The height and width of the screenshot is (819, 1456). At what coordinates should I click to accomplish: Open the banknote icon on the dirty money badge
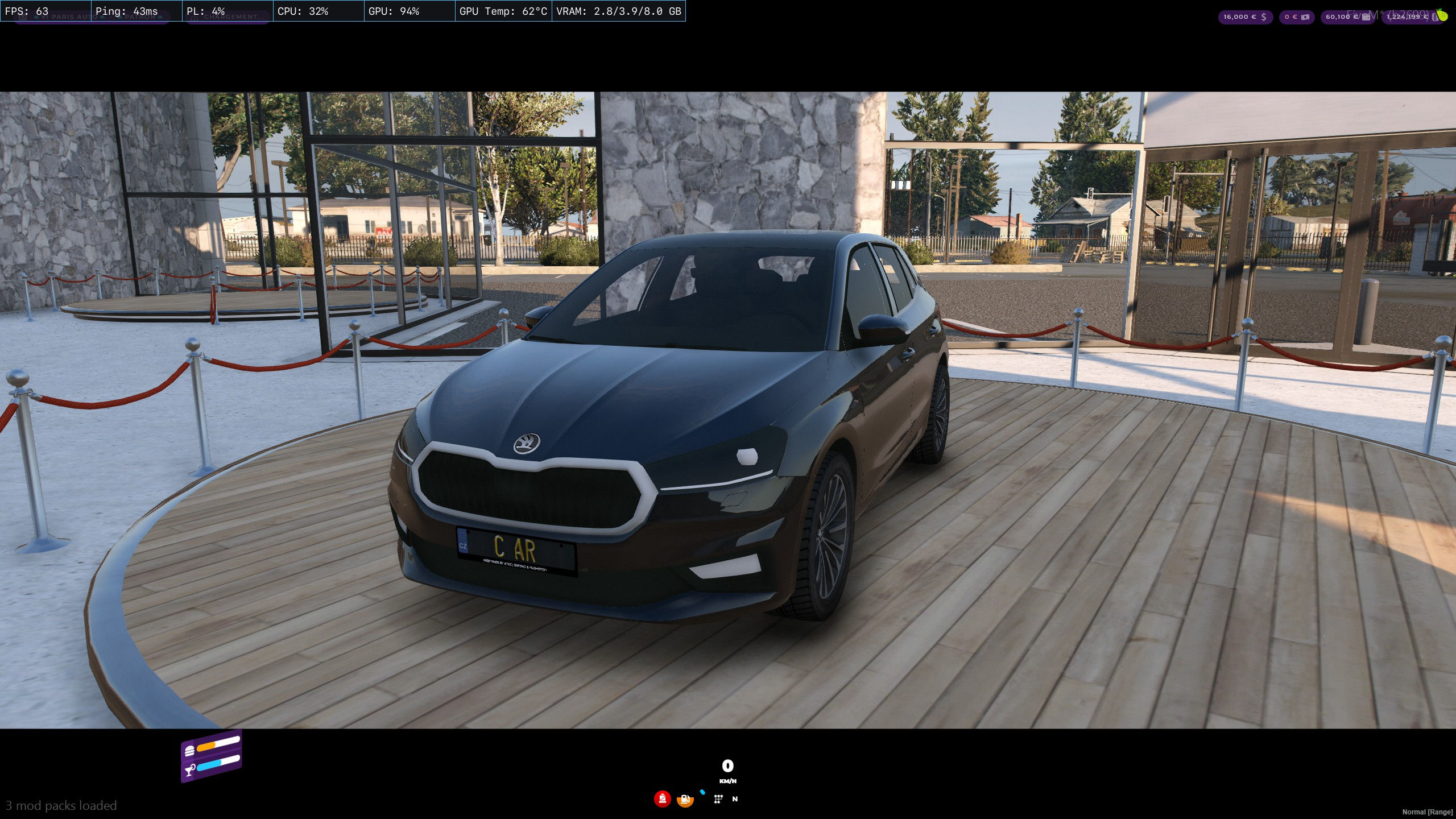click(x=1305, y=17)
